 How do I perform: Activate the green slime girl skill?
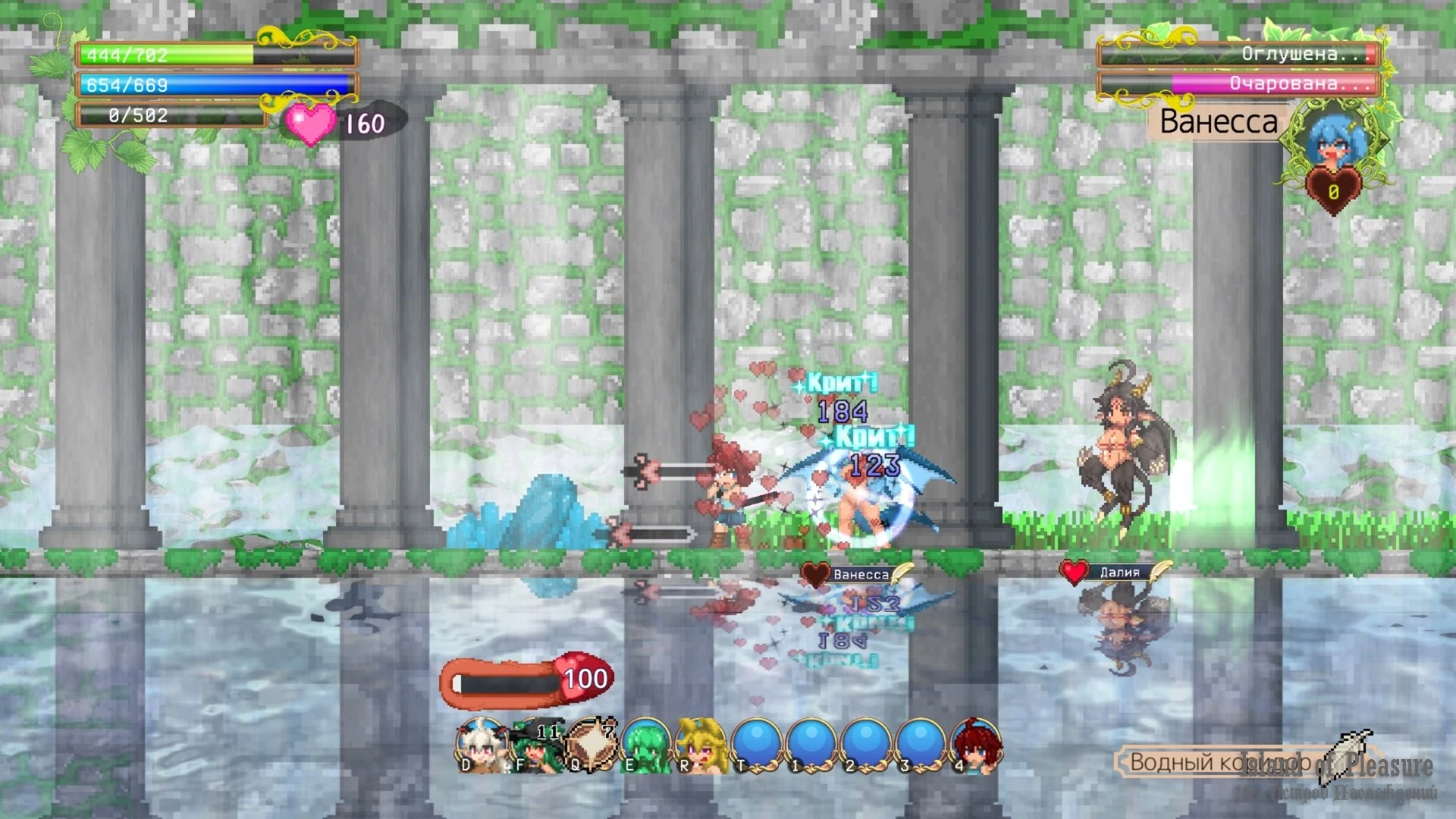646,745
